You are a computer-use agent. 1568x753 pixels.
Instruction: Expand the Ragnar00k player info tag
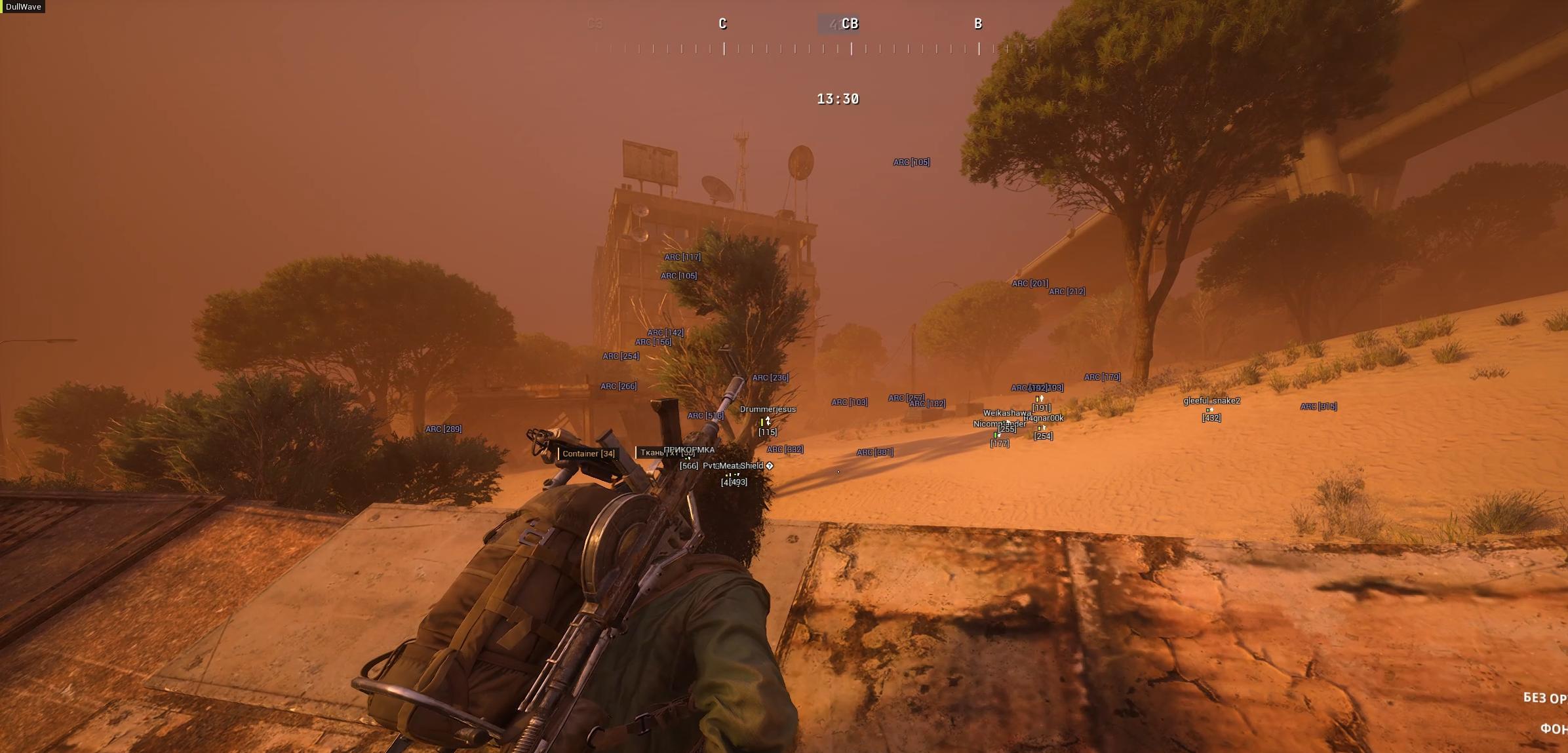pos(1045,418)
